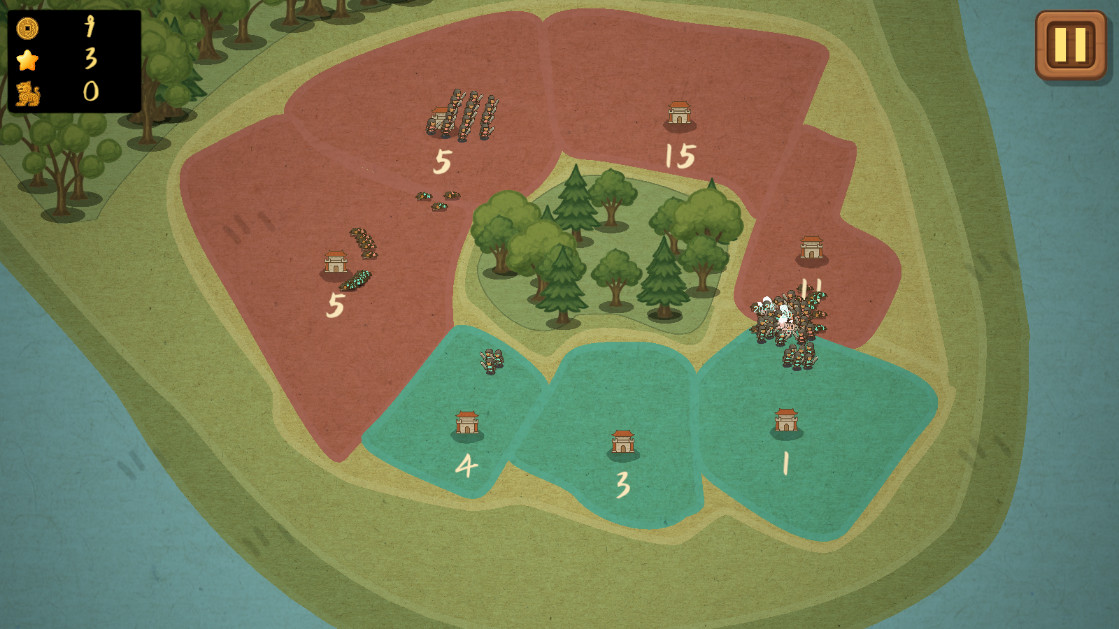Choose the green town with 3 troops
Image resolution: width=1119 pixels, height=629 pixels.
pyautogui.click(x=623, y=443)
